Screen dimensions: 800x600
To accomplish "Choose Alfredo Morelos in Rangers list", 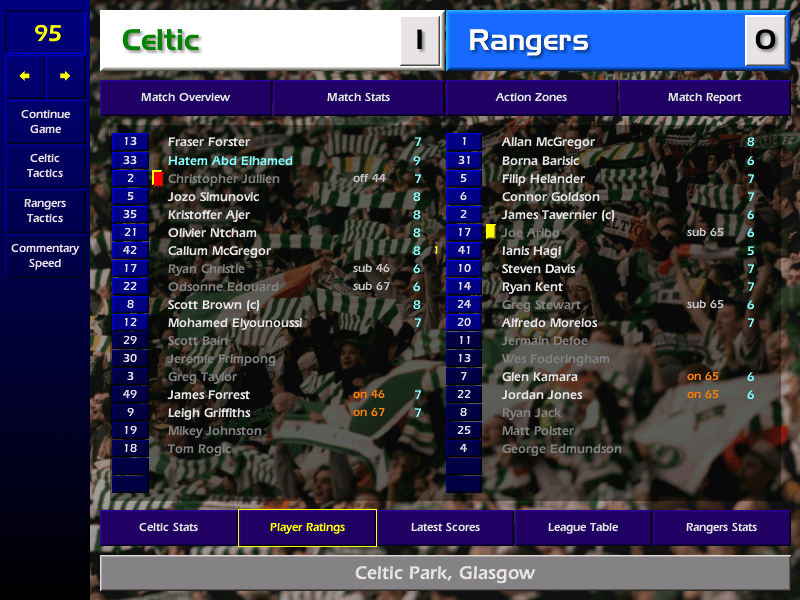I will pyautogui.click(x=549, y=323).
